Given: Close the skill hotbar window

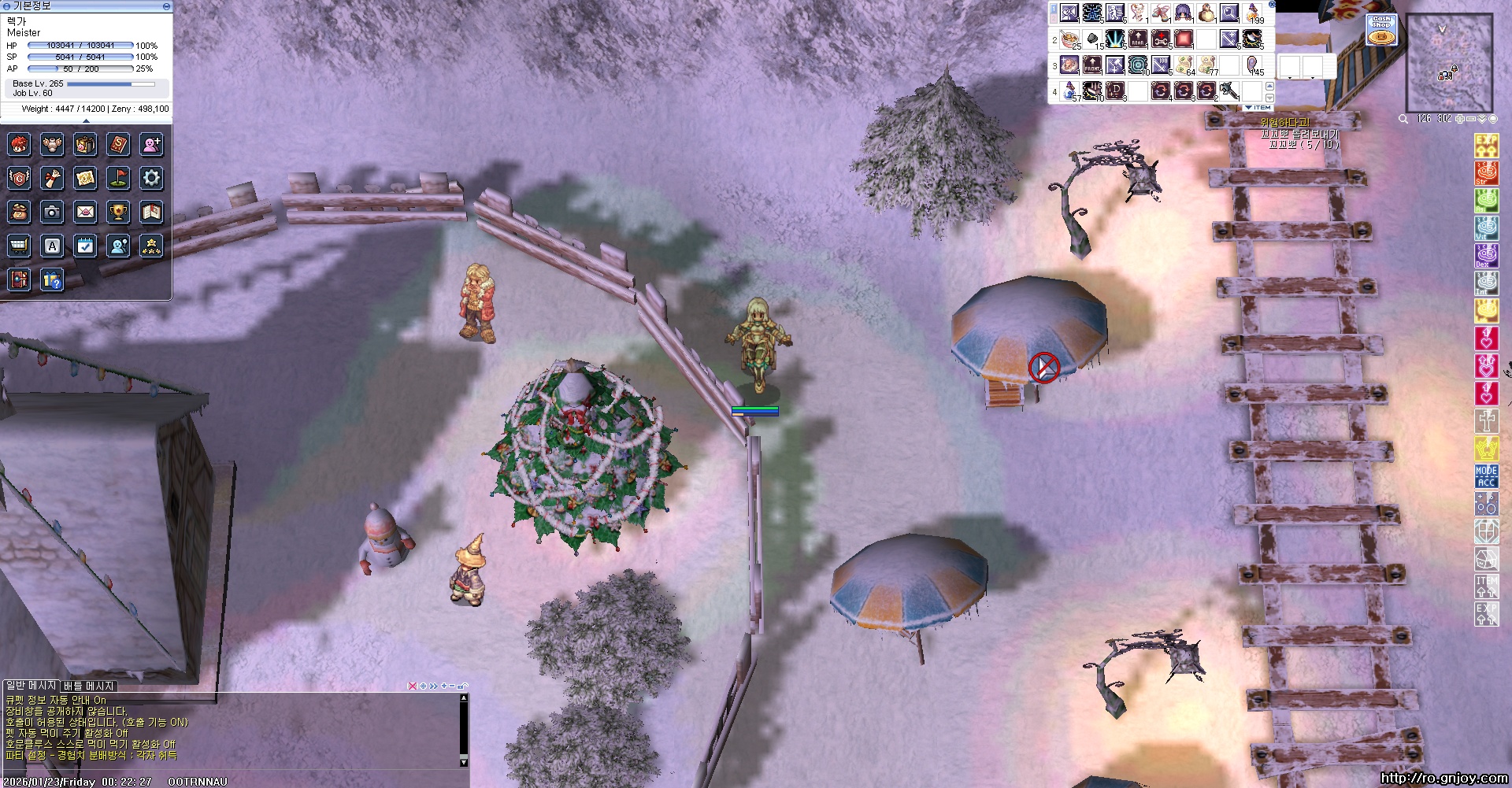Looking at the screenshot, I should 1271,5.
